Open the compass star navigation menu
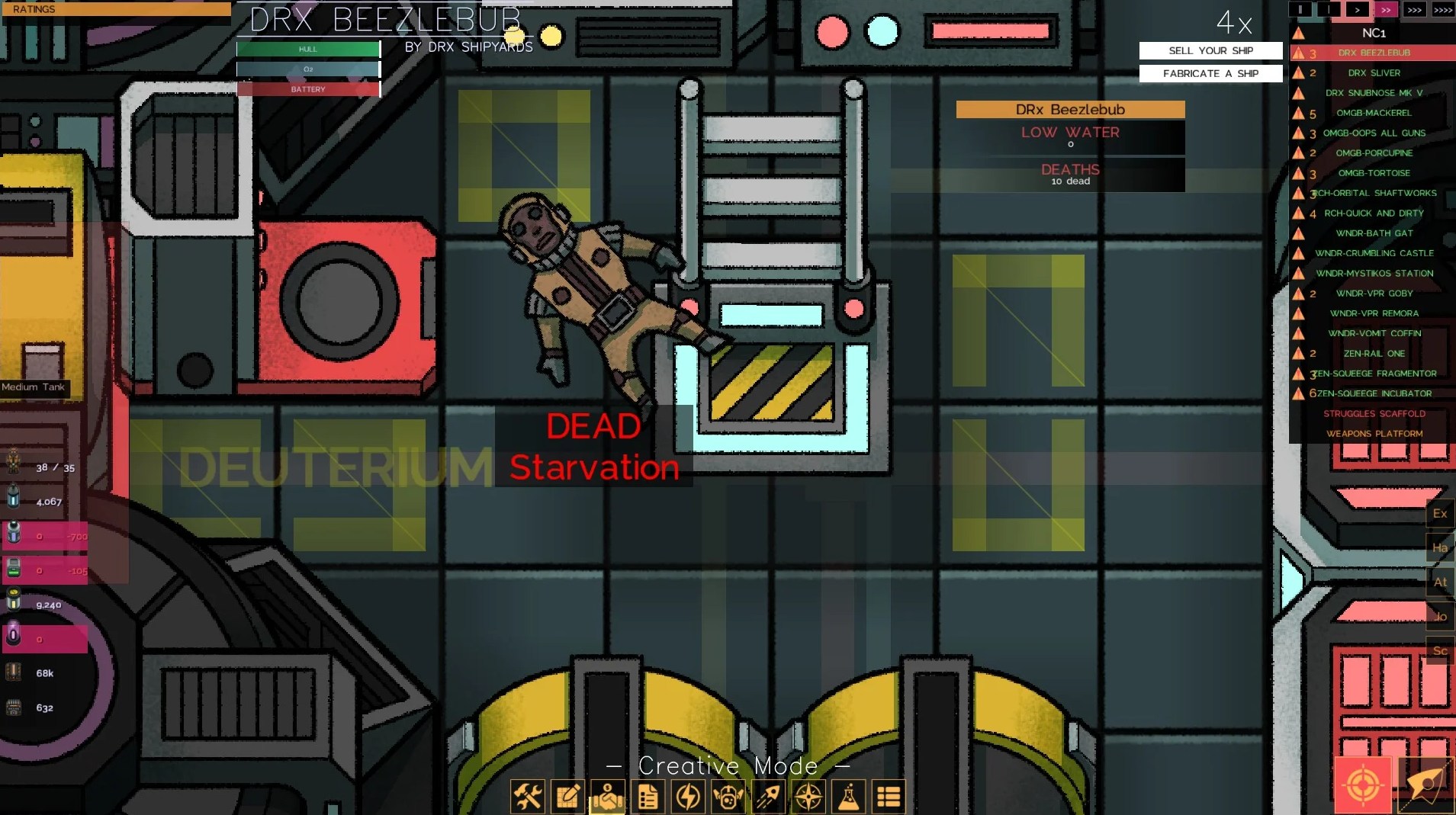Viewport: 1456px width, 815px height. pyautogui.click(x=808, y=797)
